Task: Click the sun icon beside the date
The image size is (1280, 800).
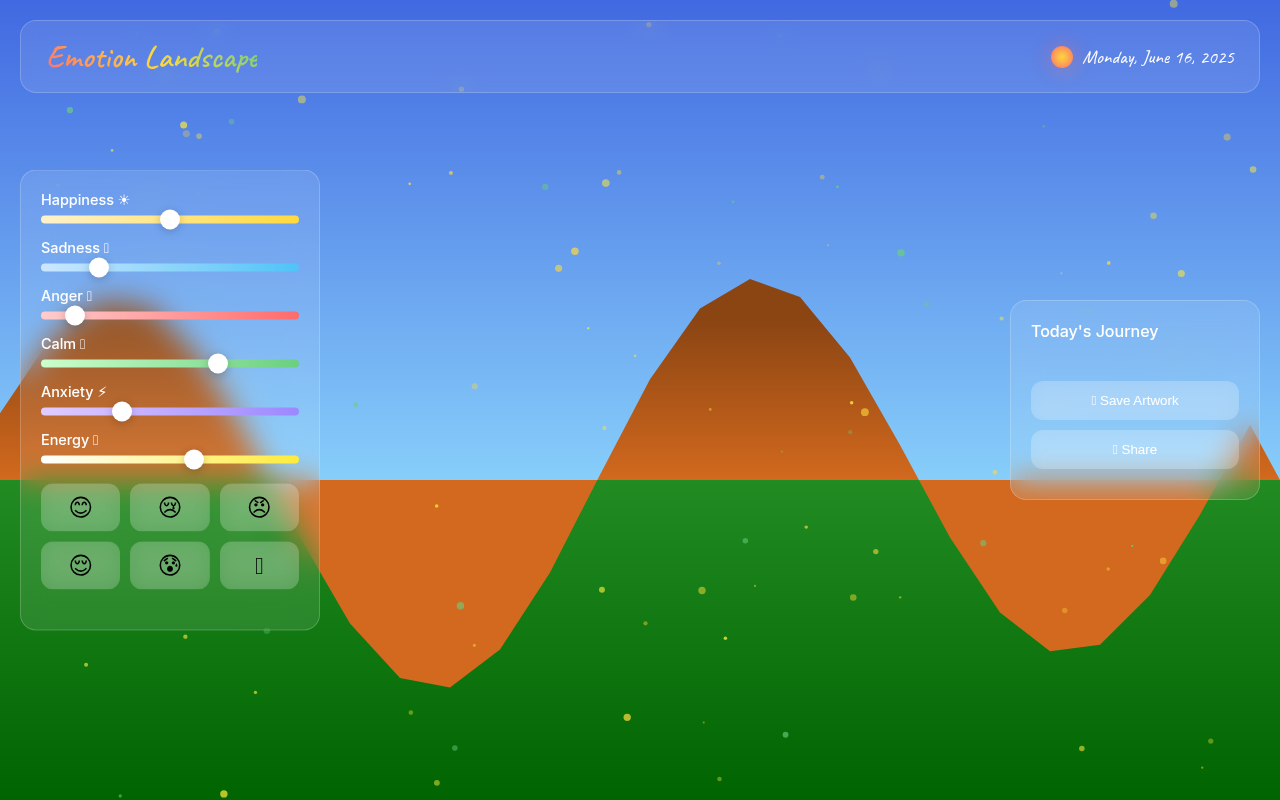Action: pyautogui.click(x=1061, y=57)
